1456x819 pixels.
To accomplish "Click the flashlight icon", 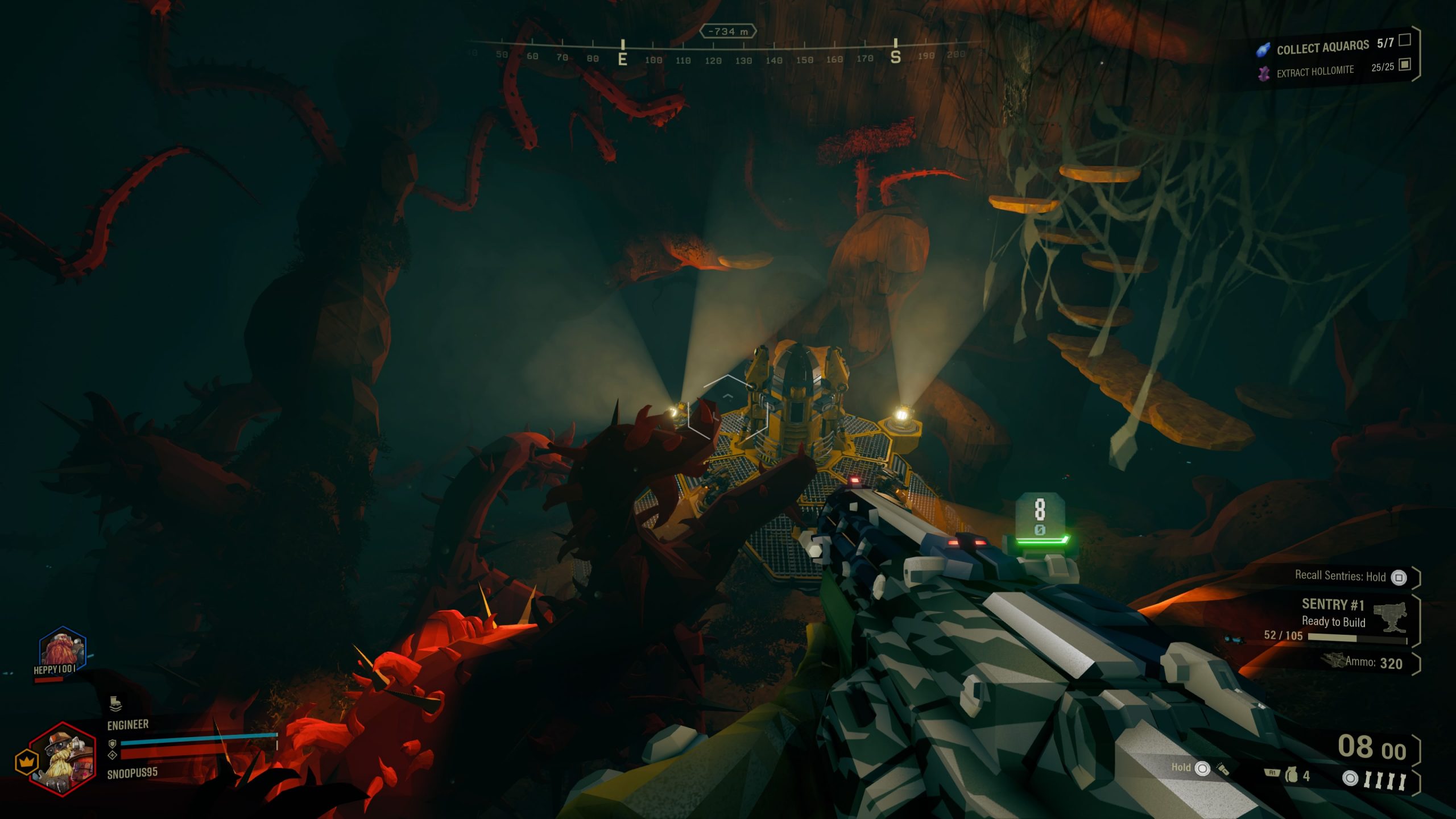I will (1222, 769).
